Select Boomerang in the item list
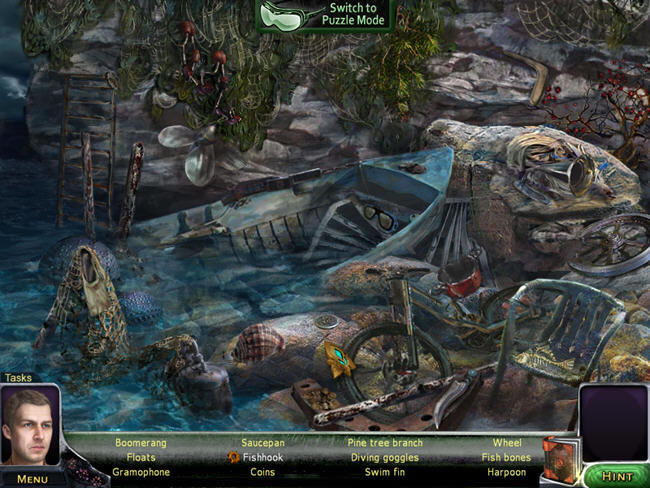 click(140, 442)
